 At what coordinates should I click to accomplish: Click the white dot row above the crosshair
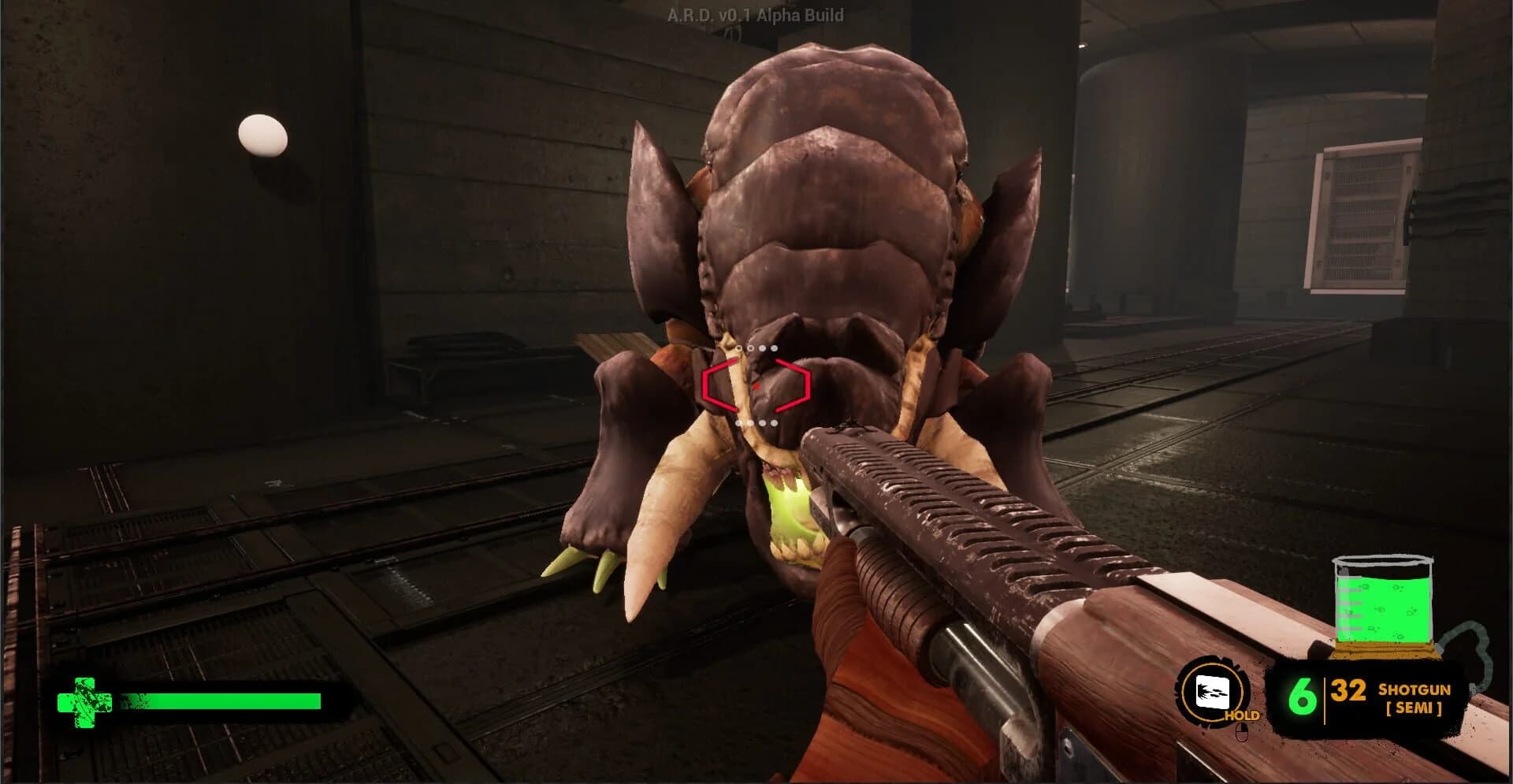[x=757, y=347]
